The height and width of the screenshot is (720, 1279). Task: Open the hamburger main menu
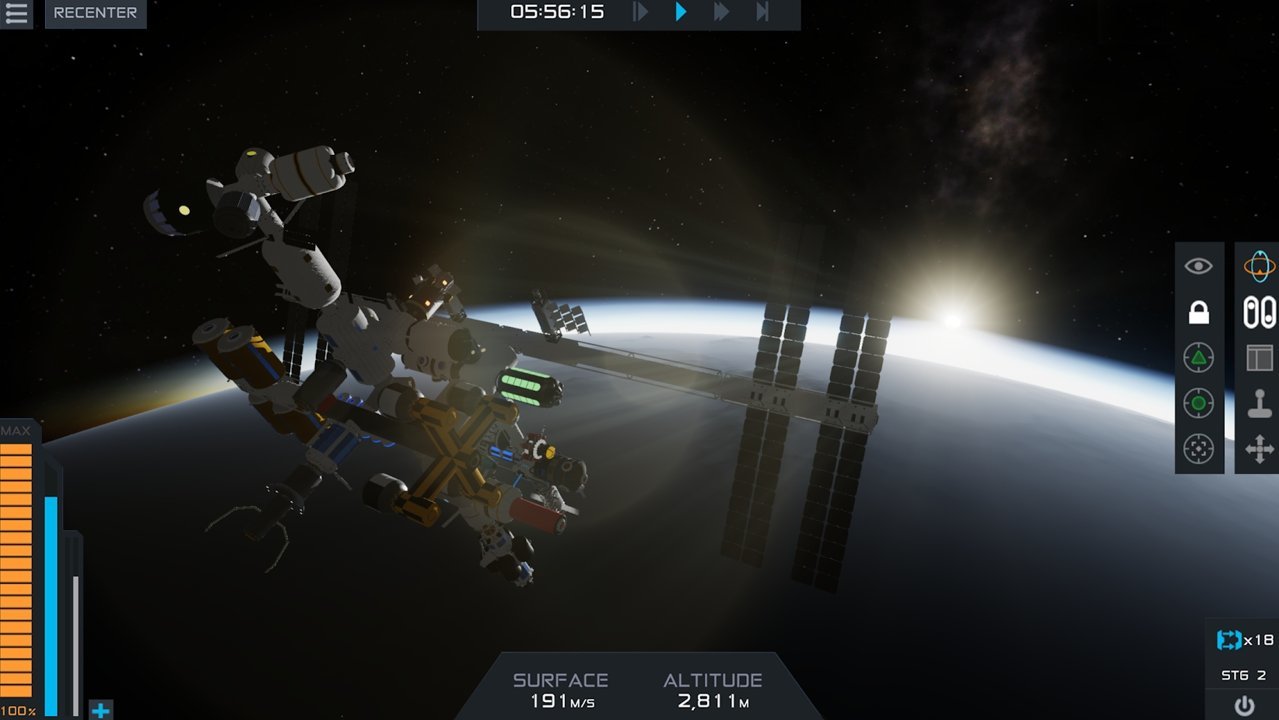pyautogui.click(x=17, y=13)
